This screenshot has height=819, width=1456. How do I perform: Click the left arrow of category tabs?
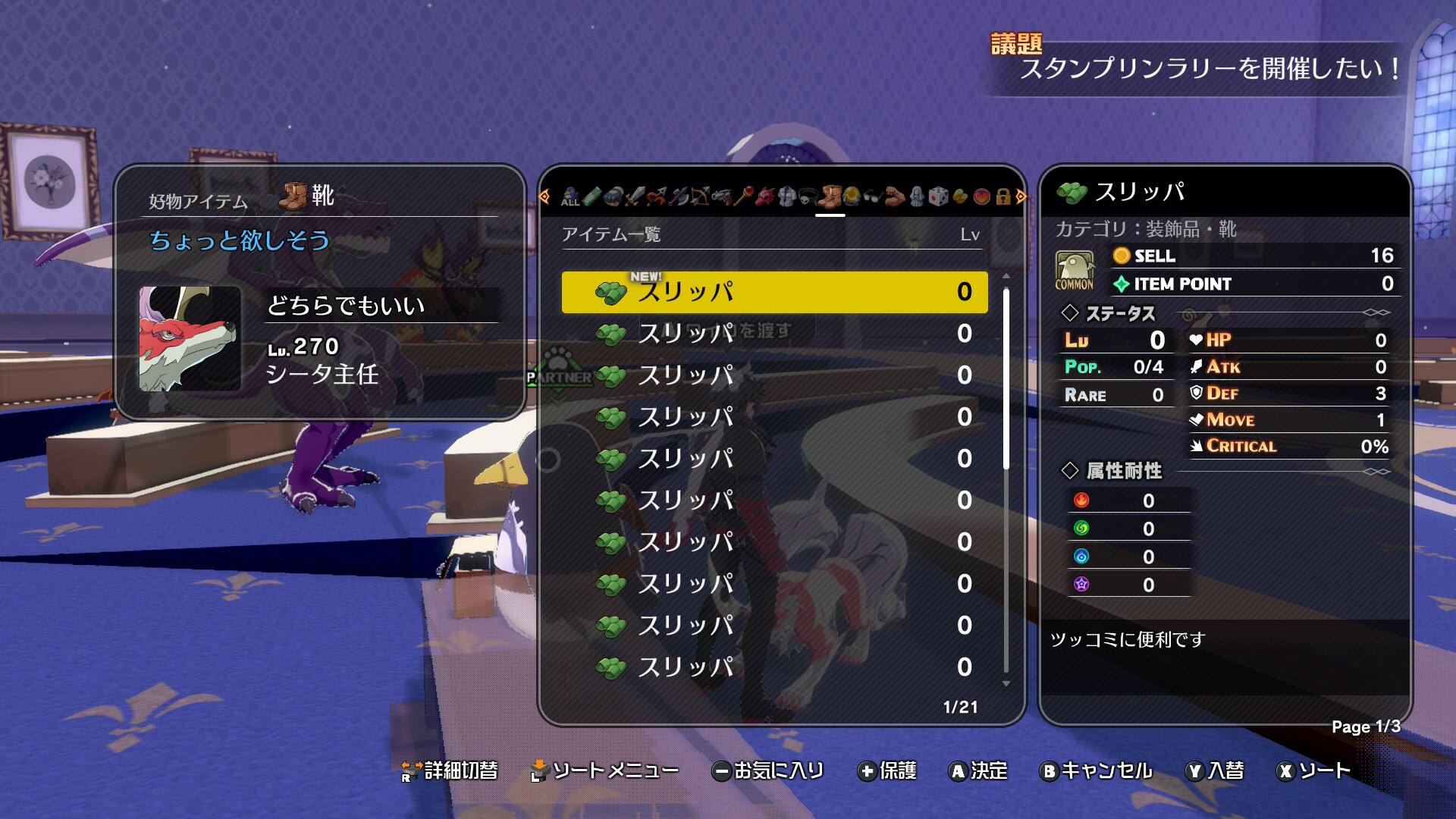[x=544, y=197]
